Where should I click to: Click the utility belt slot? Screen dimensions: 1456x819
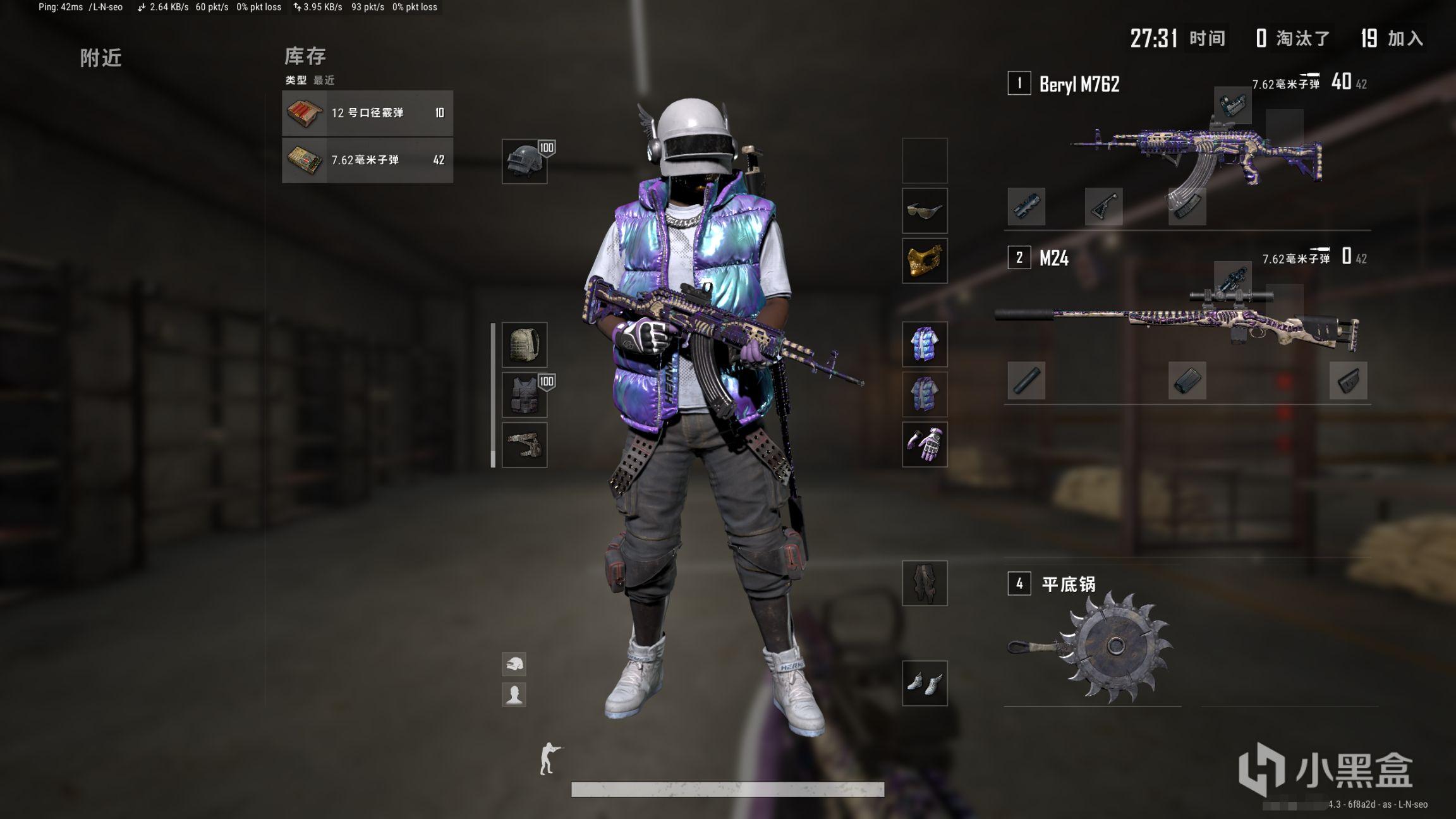[525, 445]
